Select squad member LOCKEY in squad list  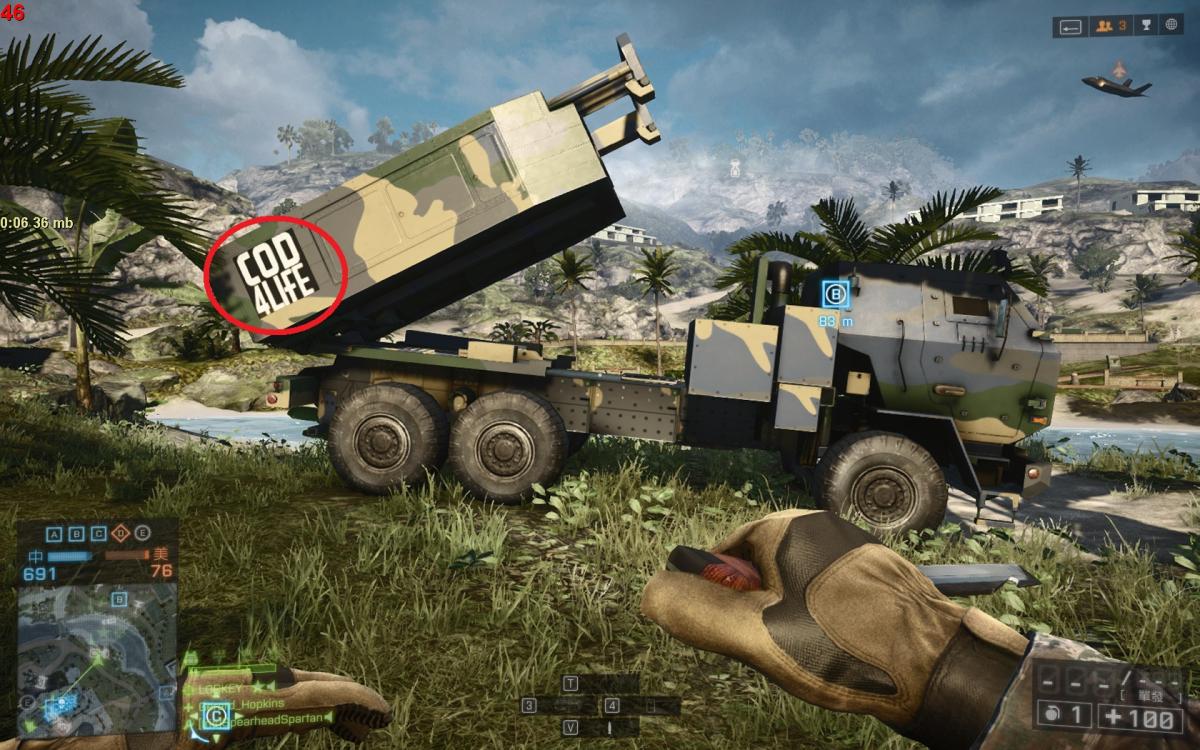click(222, 689)
